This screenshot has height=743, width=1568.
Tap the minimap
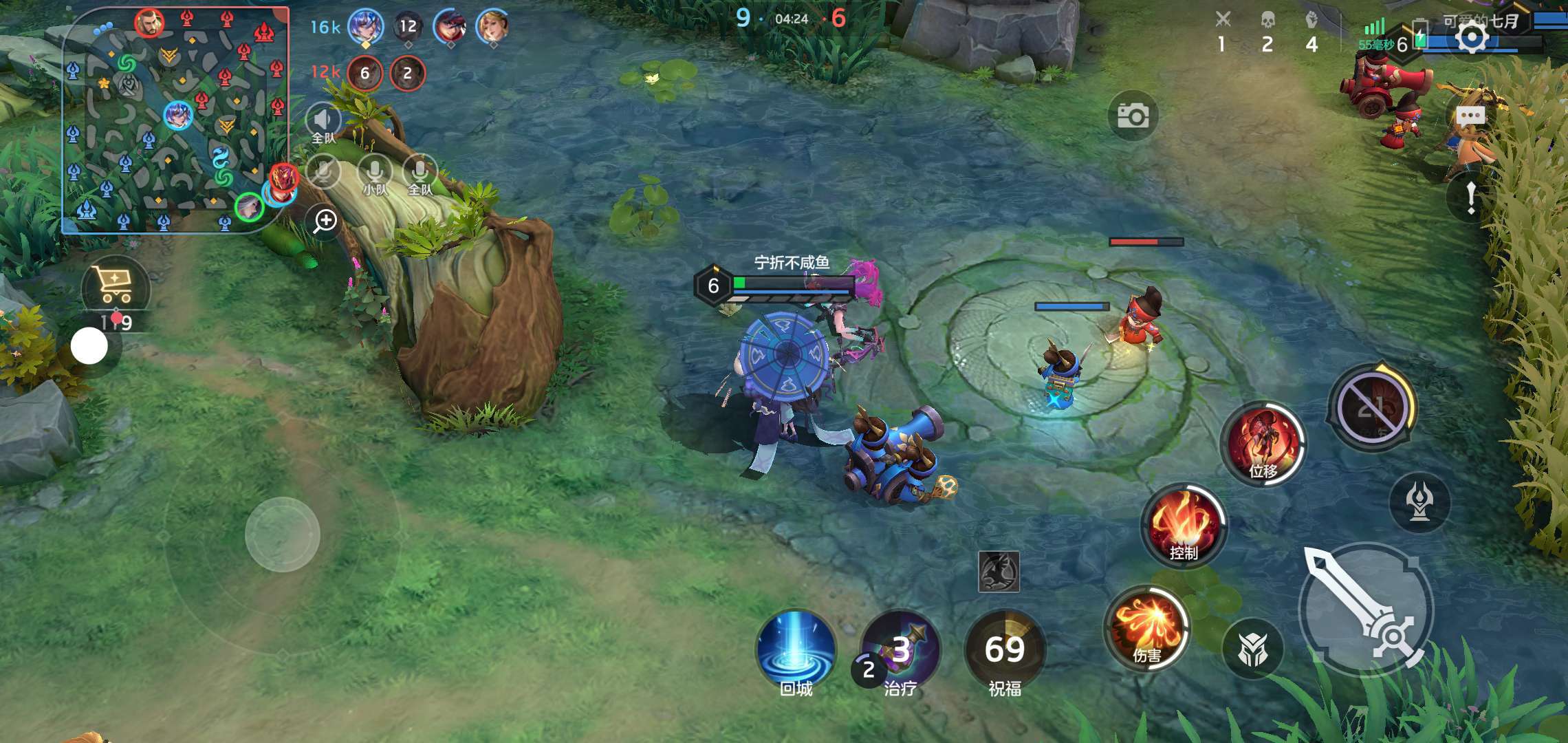coord(175,120)
